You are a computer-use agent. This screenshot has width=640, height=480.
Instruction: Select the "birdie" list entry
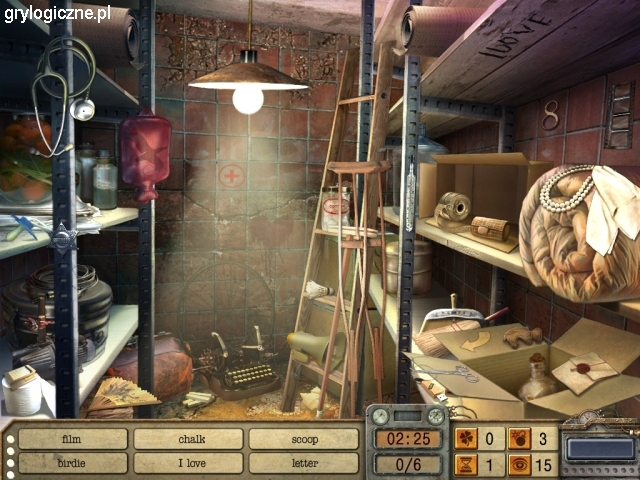coord(72,463)
